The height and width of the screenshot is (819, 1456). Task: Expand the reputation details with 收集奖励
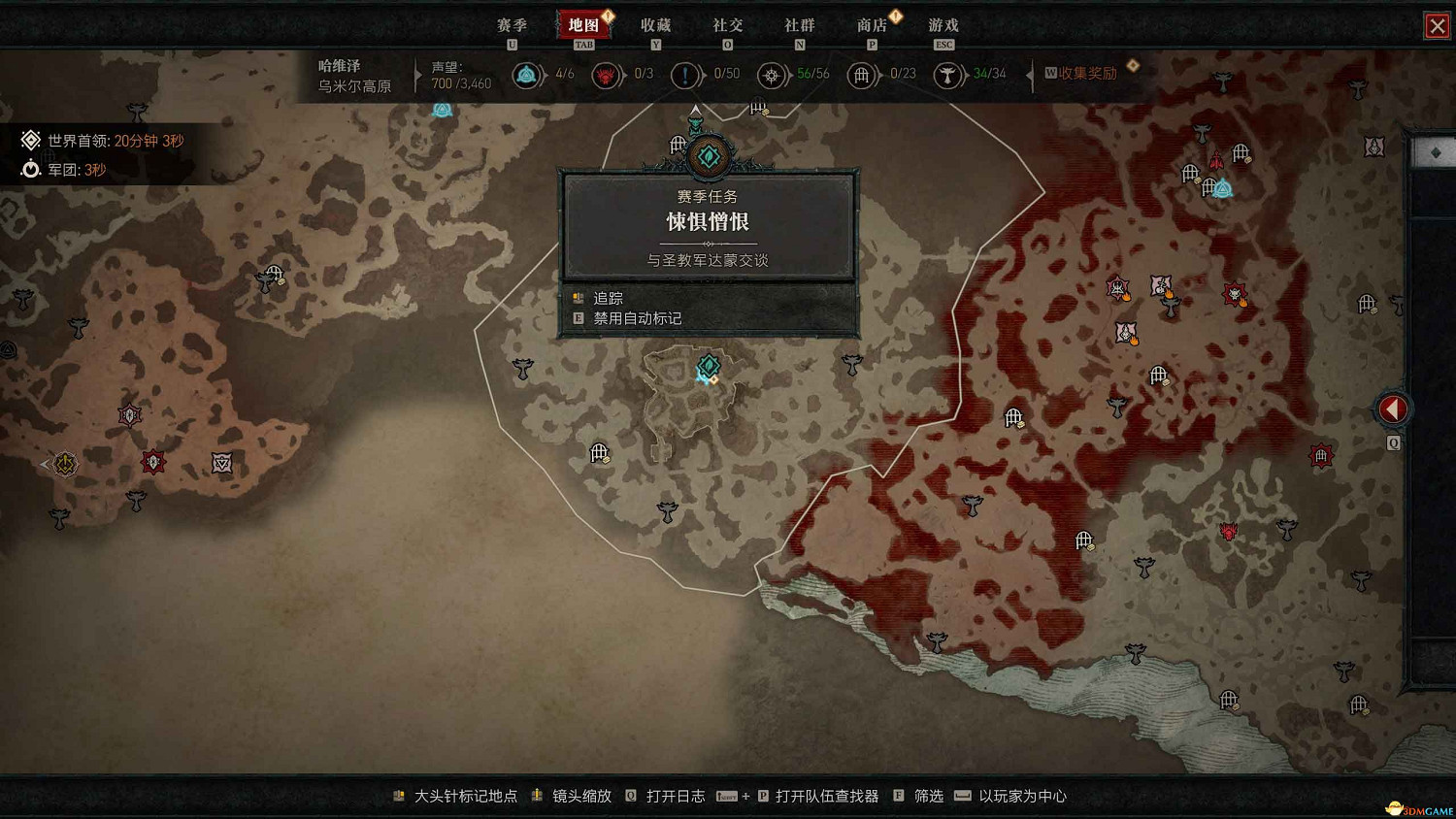pos(1087,72)
